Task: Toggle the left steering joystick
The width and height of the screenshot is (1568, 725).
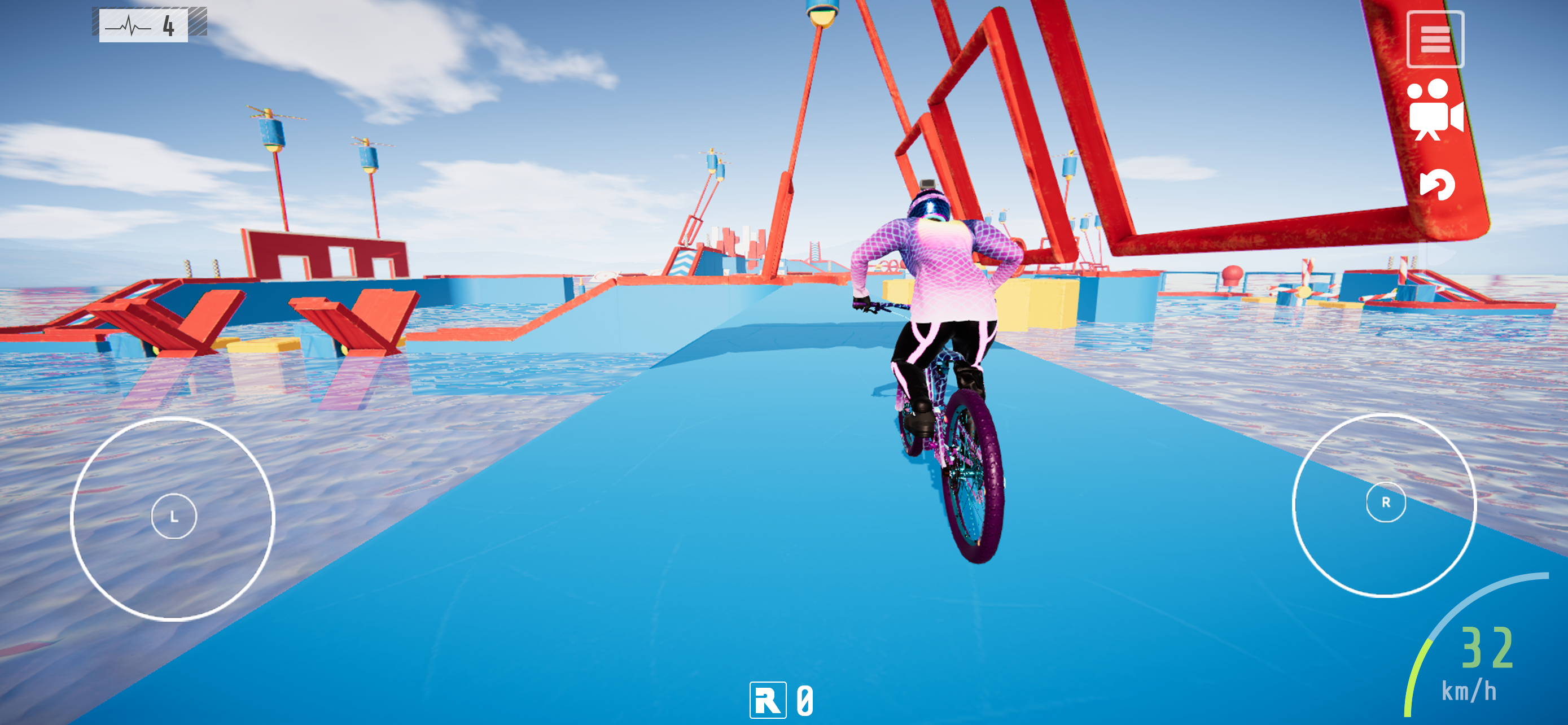Action: (x=176, y=516)
